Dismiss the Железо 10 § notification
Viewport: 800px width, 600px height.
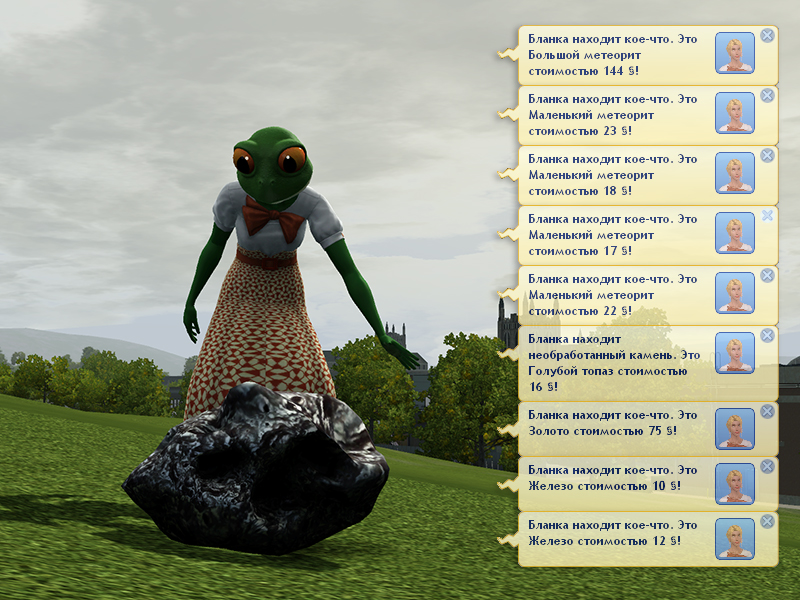[x=767, y=466]
